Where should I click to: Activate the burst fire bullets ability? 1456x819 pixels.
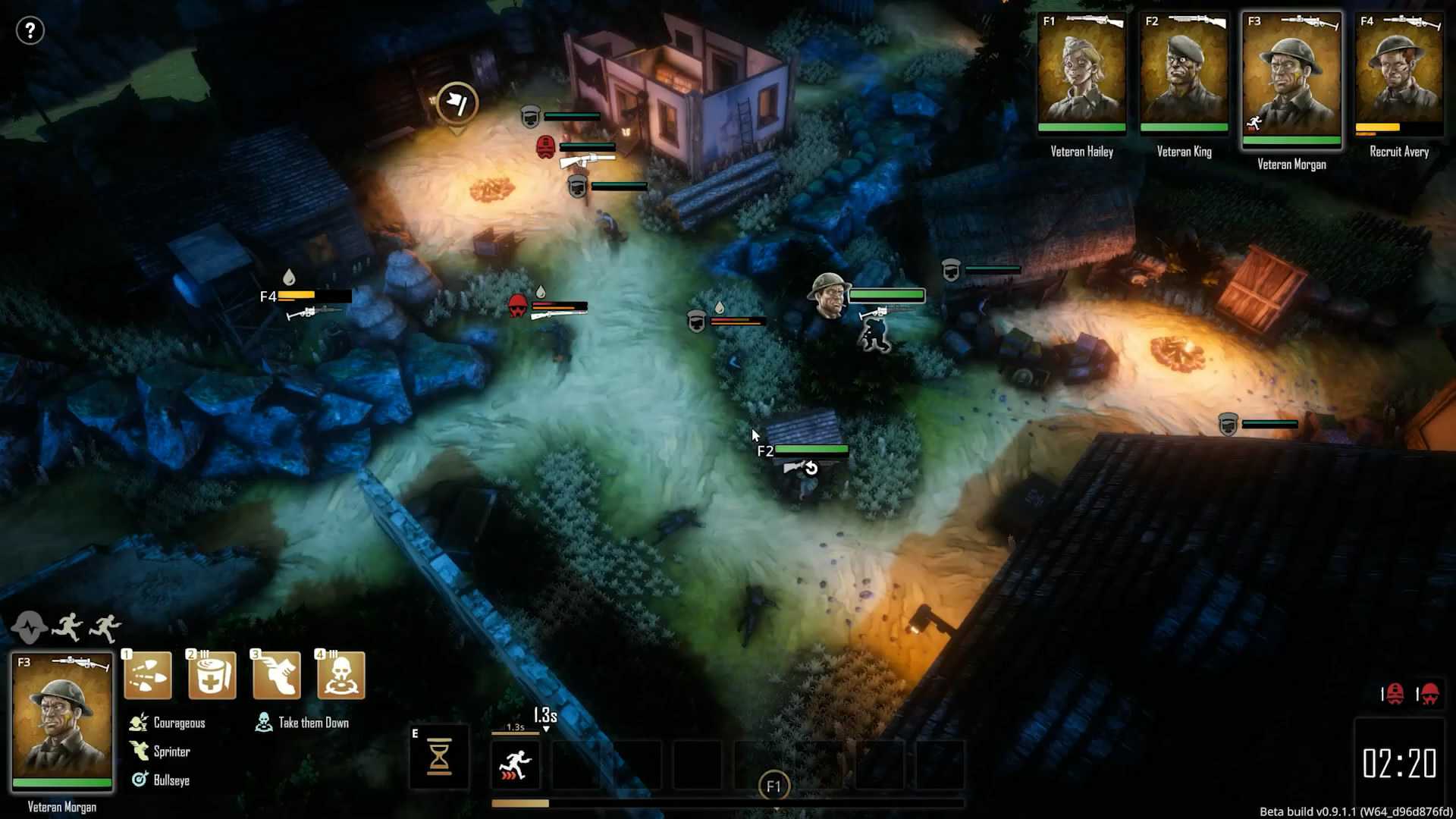(x=148, y=675)
